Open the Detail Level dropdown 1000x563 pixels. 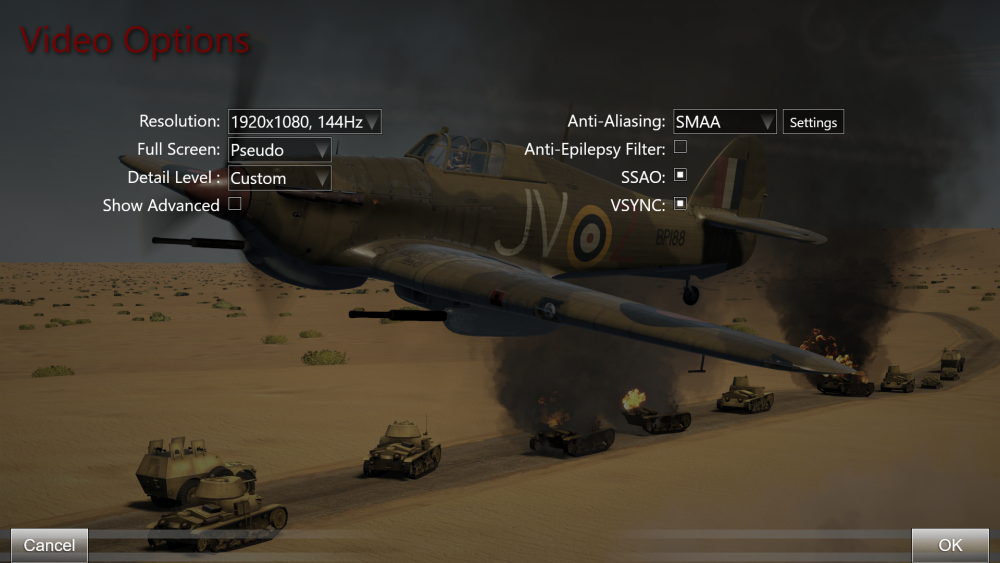tap(280, 178)
